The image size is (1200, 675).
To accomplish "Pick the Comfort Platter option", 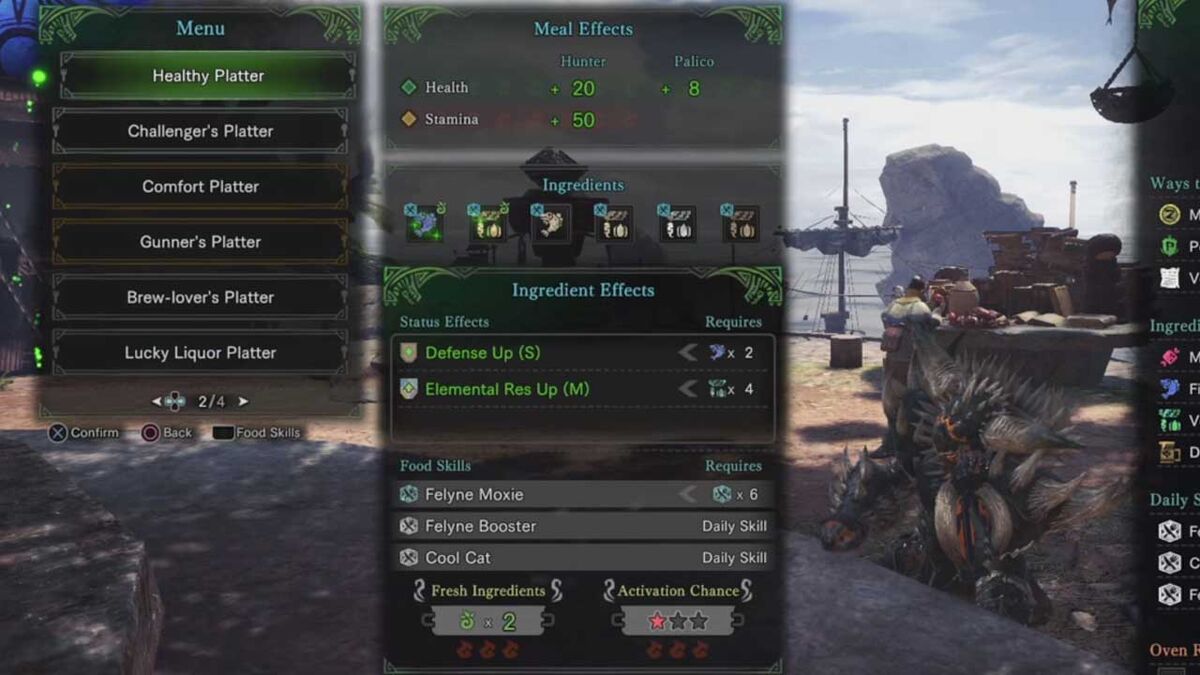I will coord(200,187).
